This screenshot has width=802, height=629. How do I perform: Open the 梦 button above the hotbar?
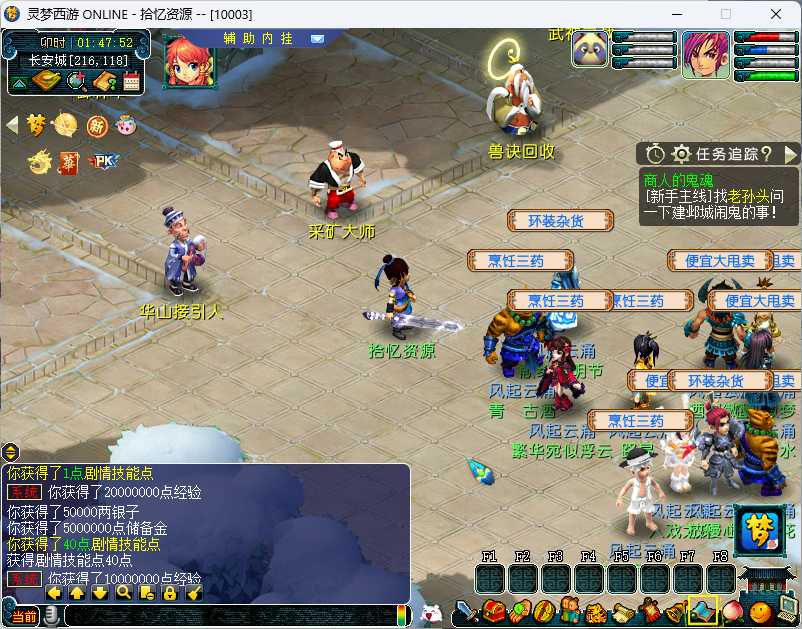[x=758, y=531]
